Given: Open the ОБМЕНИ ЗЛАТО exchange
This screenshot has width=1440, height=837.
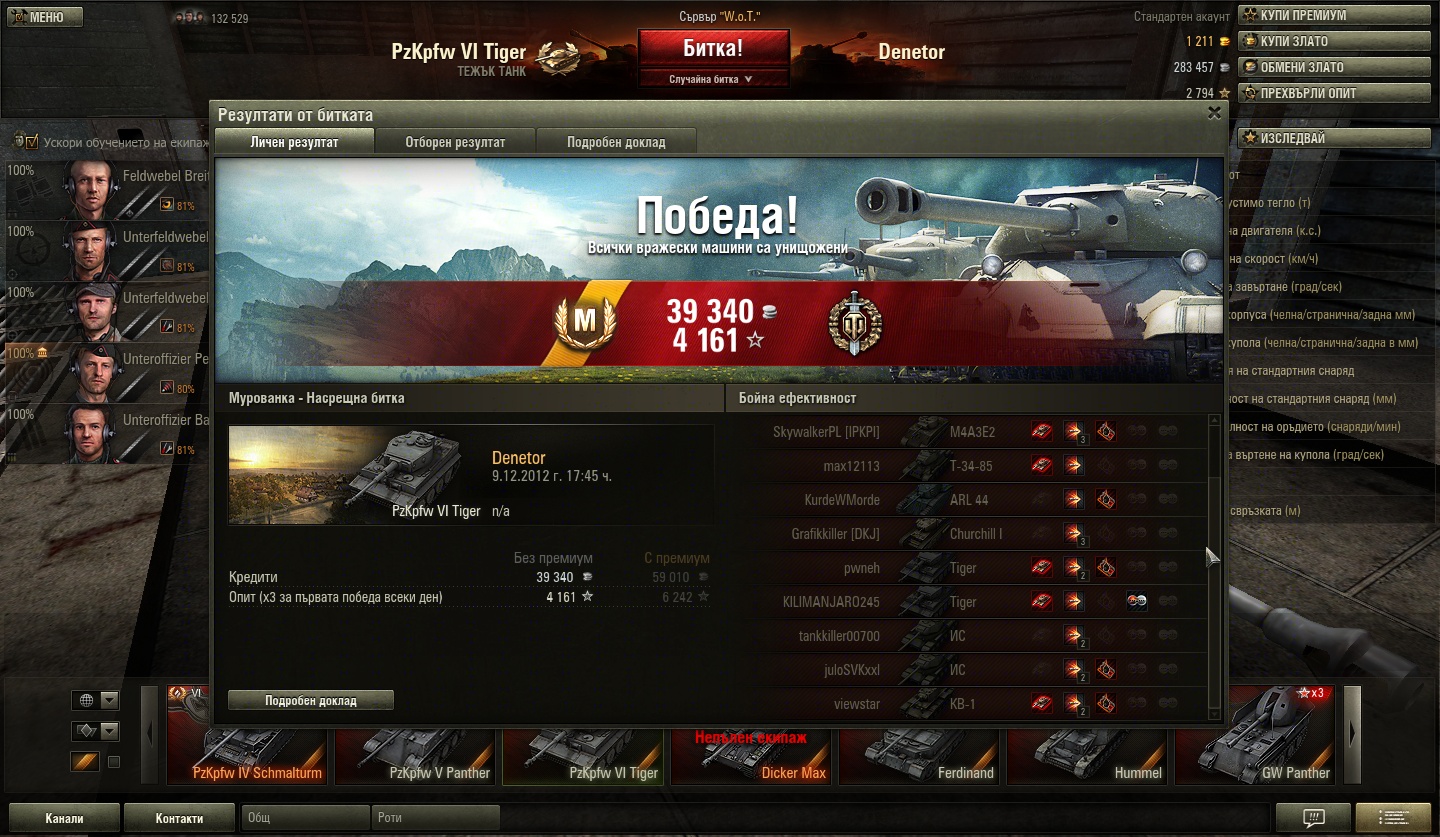Looking at the screenshot, I should 1333,67.
